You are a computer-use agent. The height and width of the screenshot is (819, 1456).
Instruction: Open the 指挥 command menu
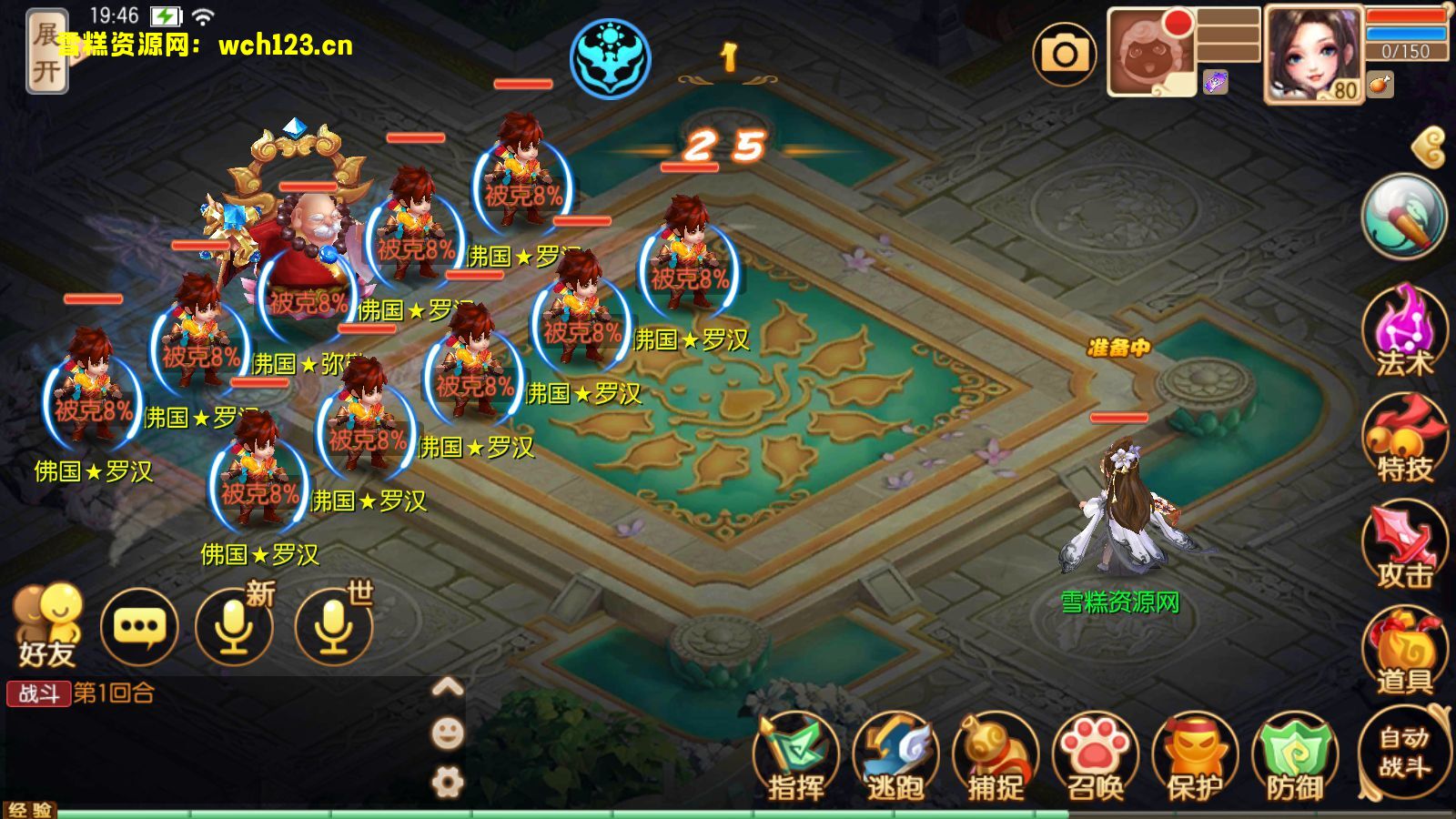click(795, 757)
